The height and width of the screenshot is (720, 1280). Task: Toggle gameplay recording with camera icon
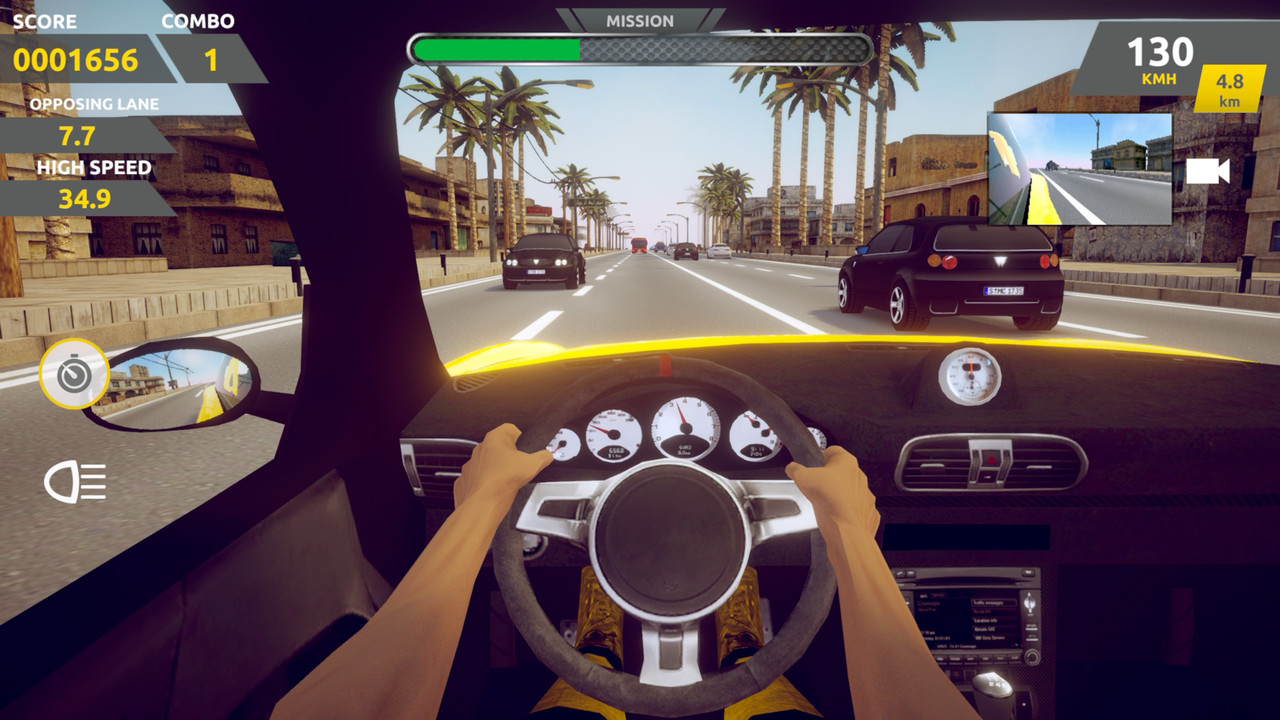(1206, 171)
